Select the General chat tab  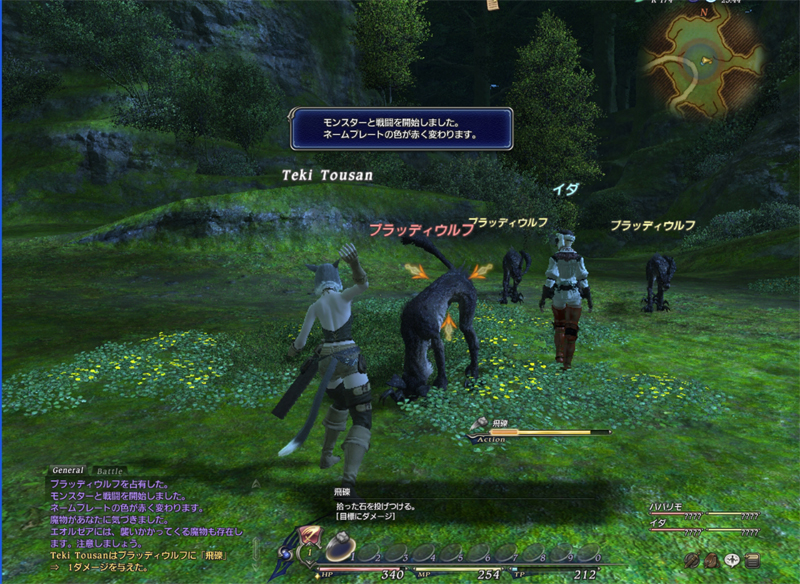click(x=67, y=470)
